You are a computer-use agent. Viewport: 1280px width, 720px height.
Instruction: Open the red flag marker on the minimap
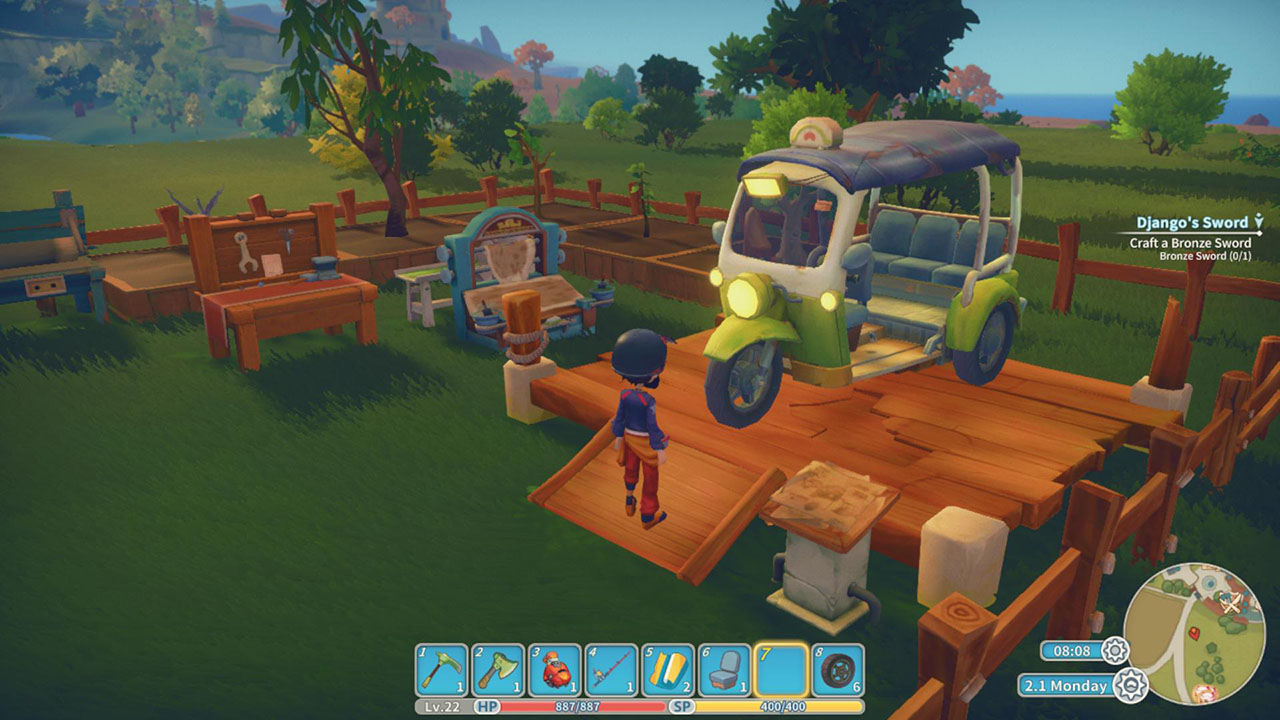click(1195, 634)
